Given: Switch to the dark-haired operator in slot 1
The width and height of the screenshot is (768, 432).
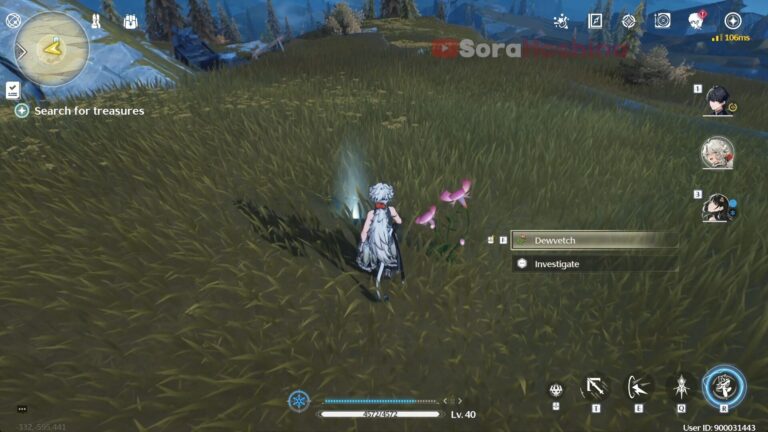Looking at the screenshot, I should click(717, 99).
